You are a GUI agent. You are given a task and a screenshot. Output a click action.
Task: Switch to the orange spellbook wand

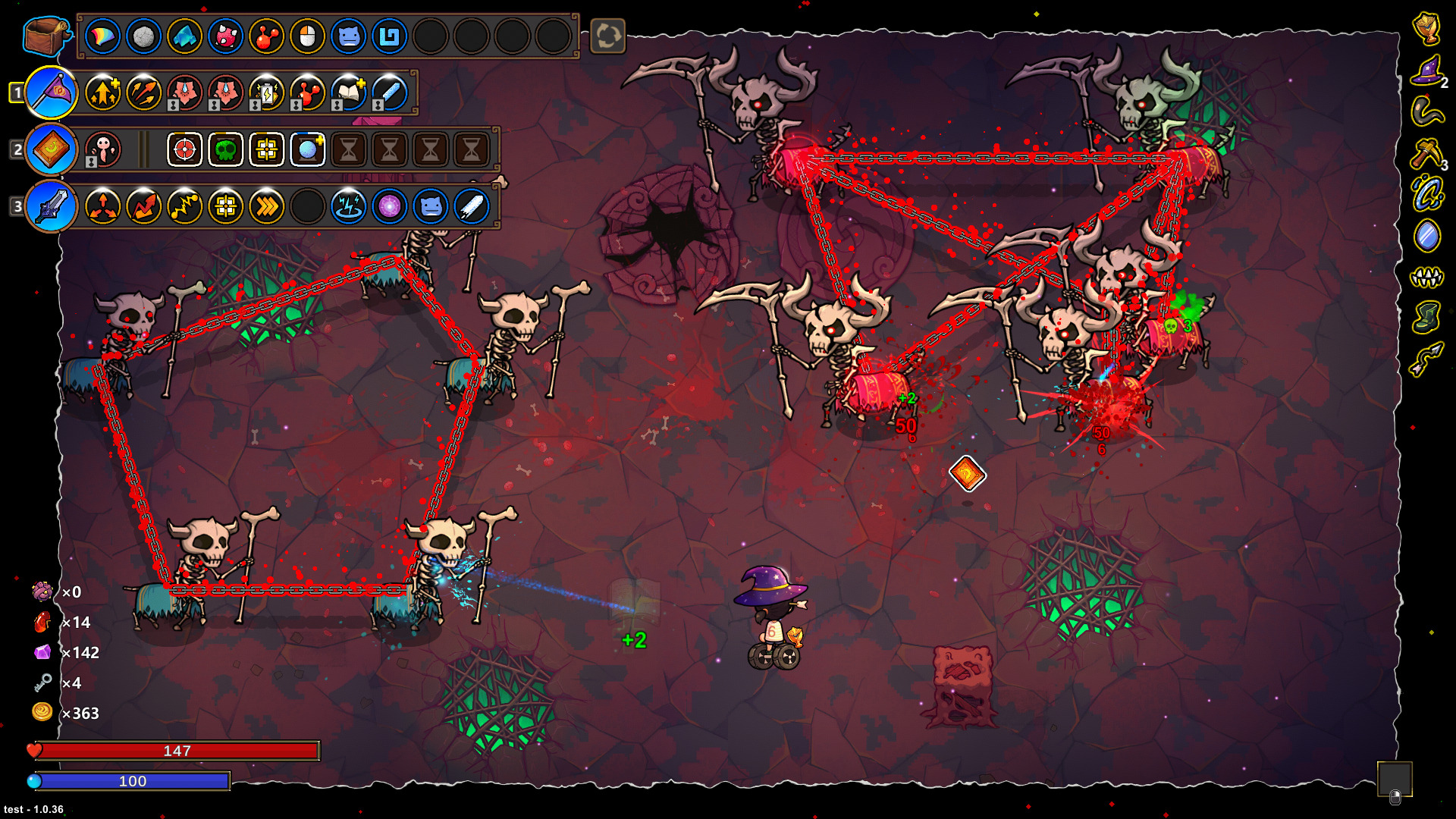(52, 149)
